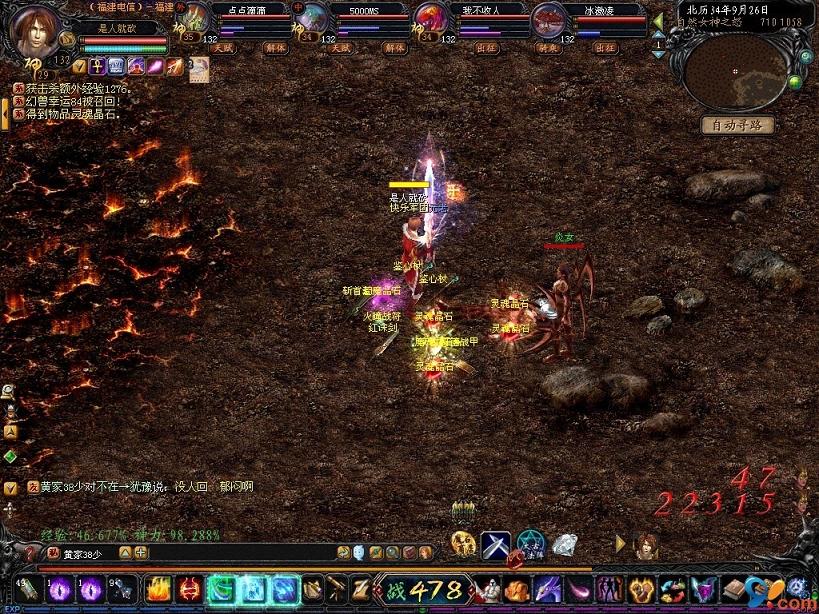Click the 战 478 battle power display
Image resolution: width=819 pixels, height=614 pixels.
421,589
